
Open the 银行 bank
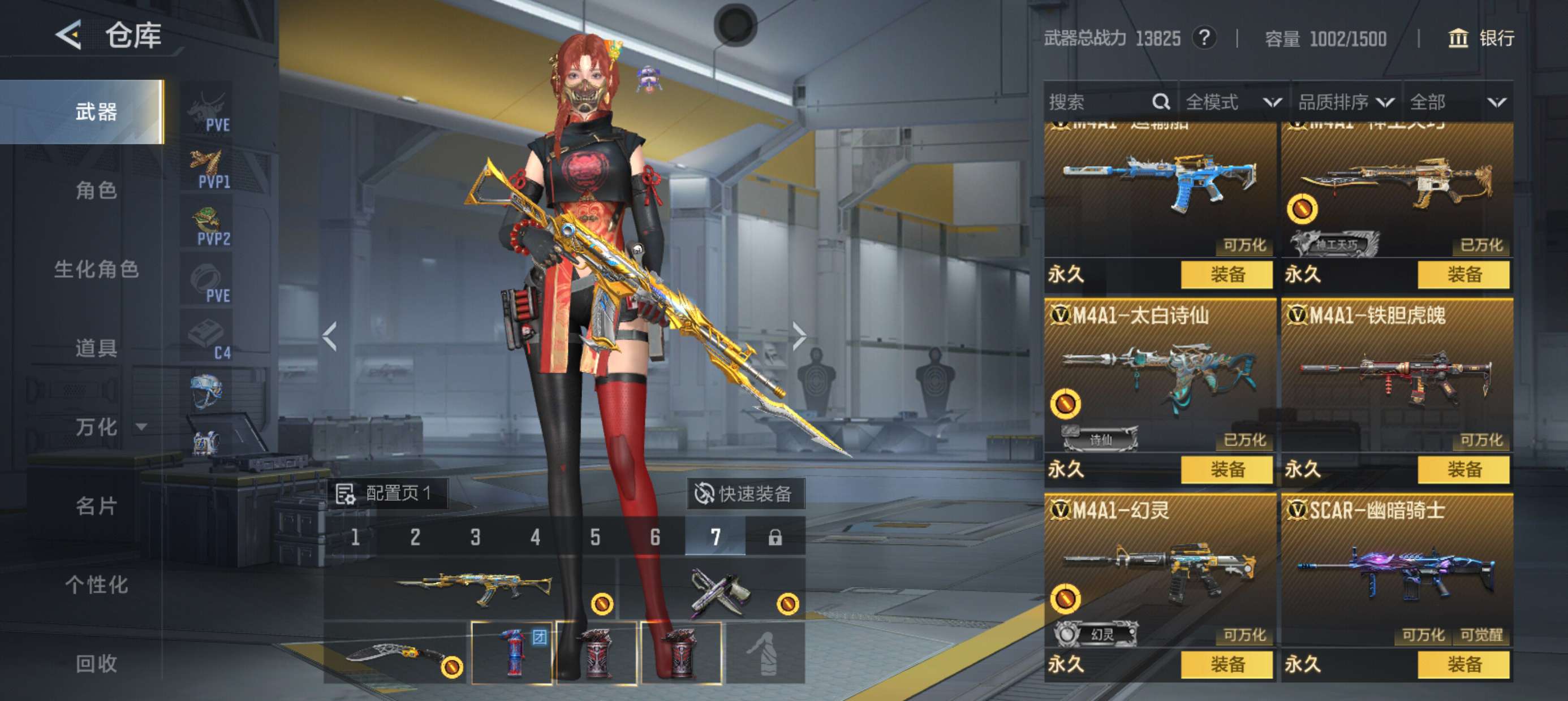1481,38
